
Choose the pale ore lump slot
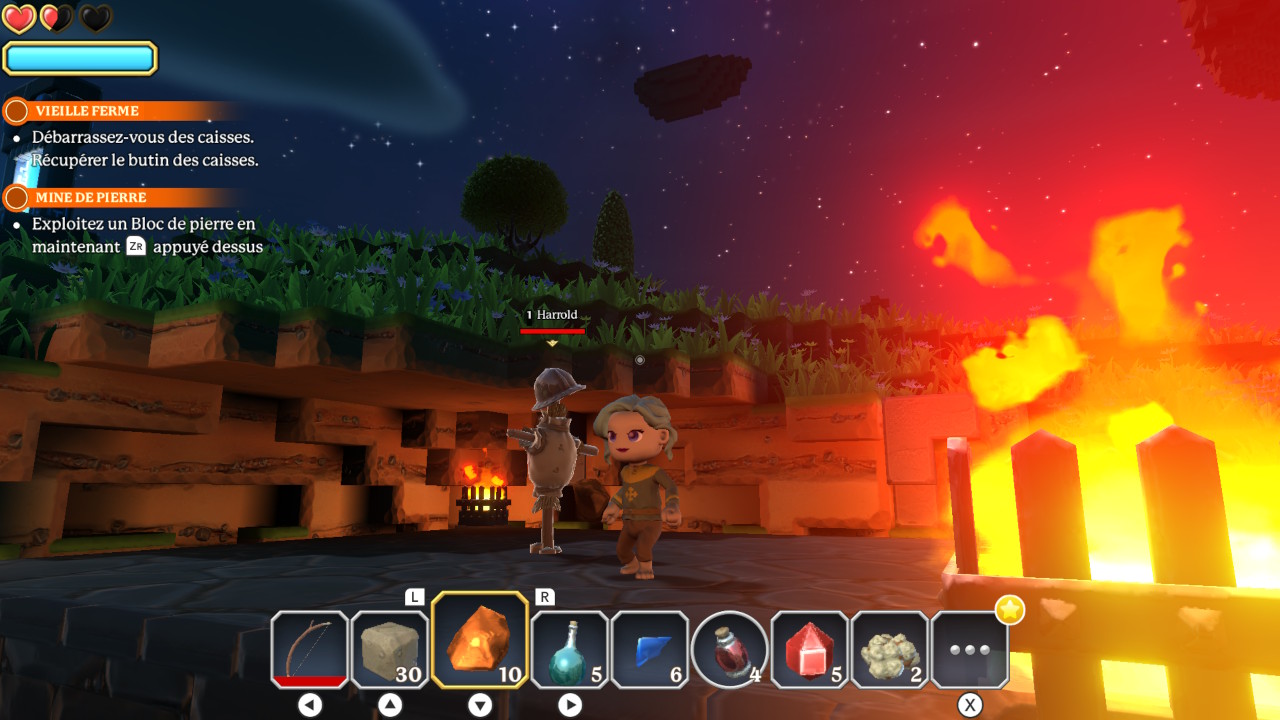[890, 650]
